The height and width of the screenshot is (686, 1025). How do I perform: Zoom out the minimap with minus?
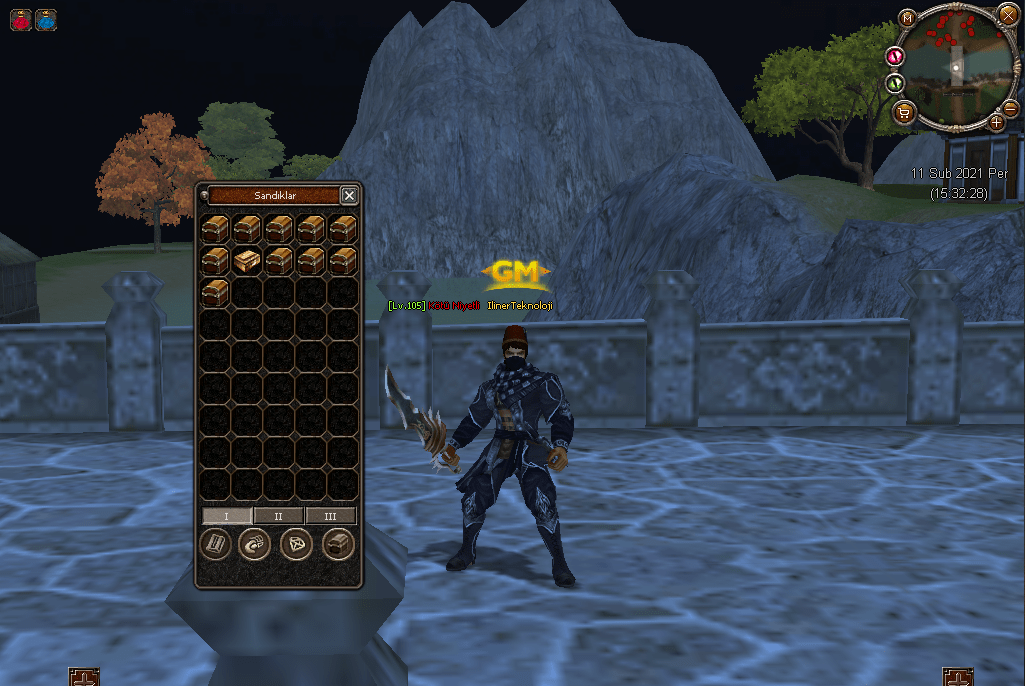(1011, 108)
